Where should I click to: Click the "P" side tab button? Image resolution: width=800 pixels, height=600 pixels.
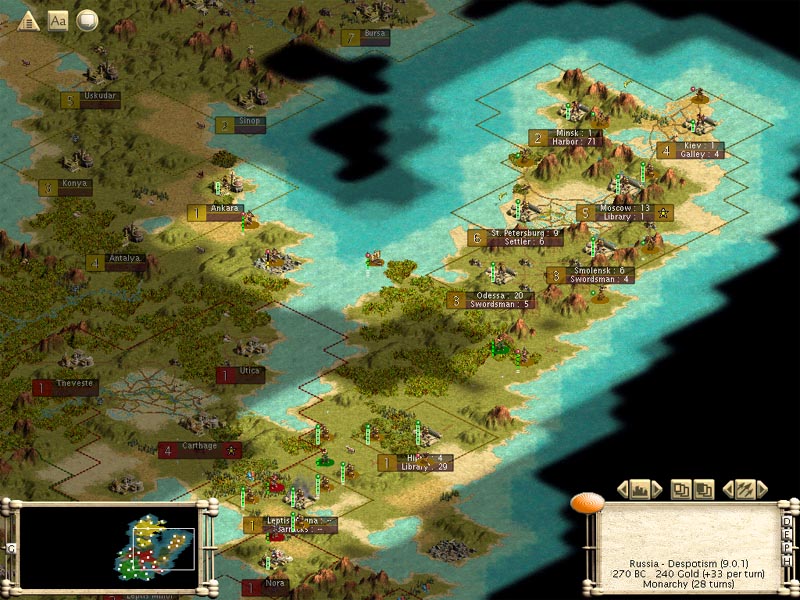[x=787, y=549]
